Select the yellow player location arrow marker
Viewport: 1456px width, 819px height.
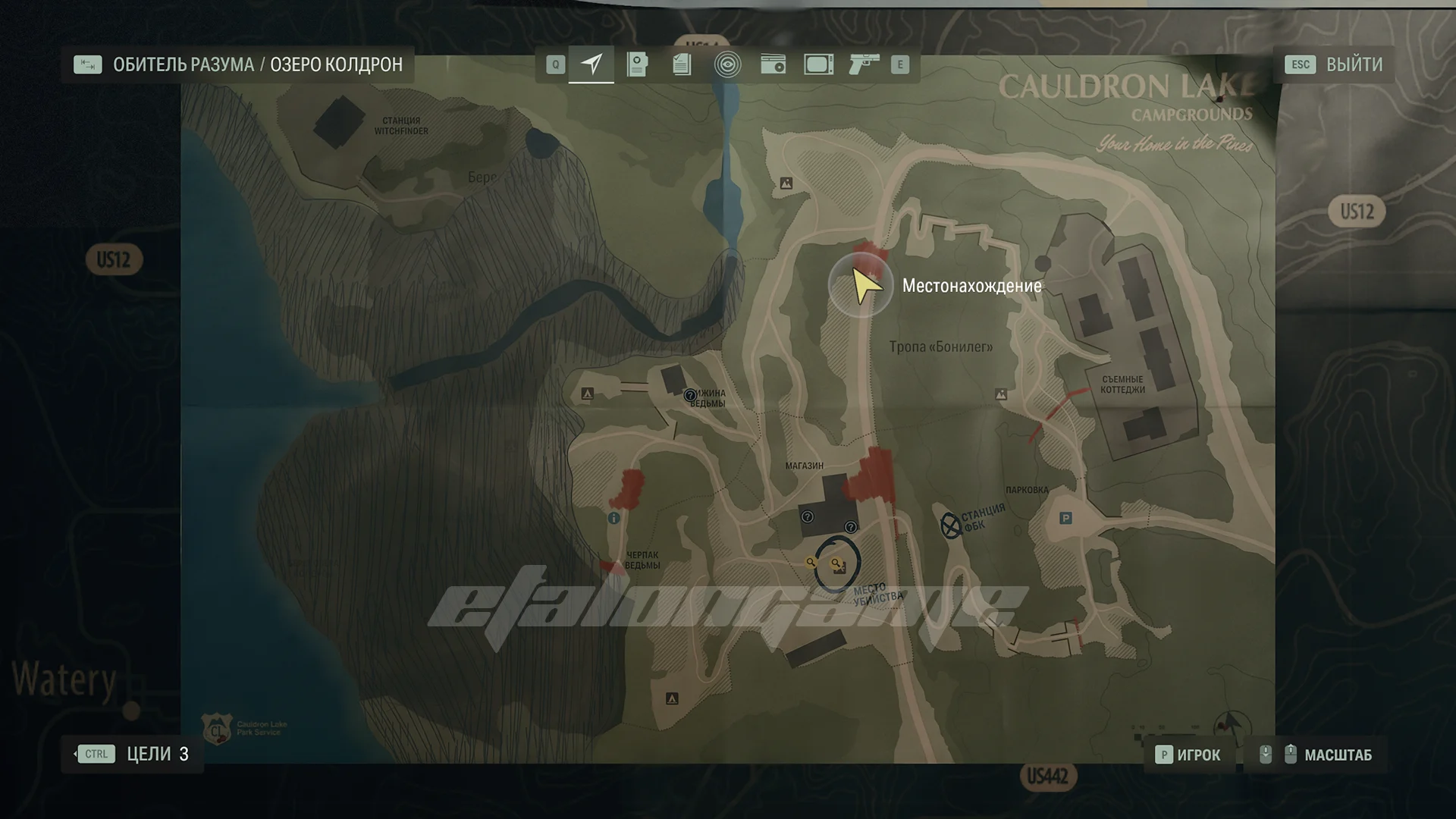pos(864,285)
